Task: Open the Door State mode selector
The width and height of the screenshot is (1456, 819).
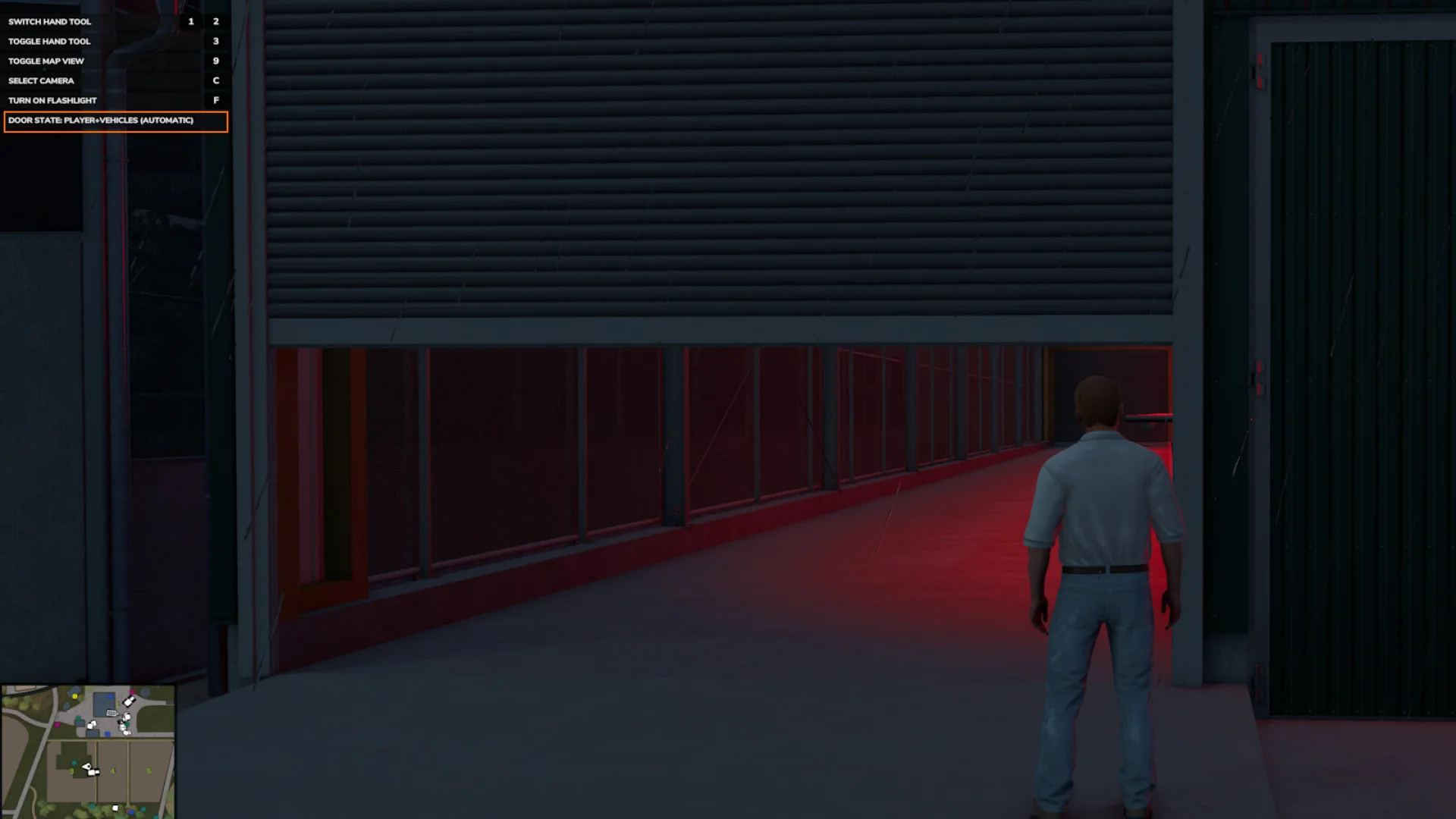Action: pyautogui.click(x=100, y=121)
